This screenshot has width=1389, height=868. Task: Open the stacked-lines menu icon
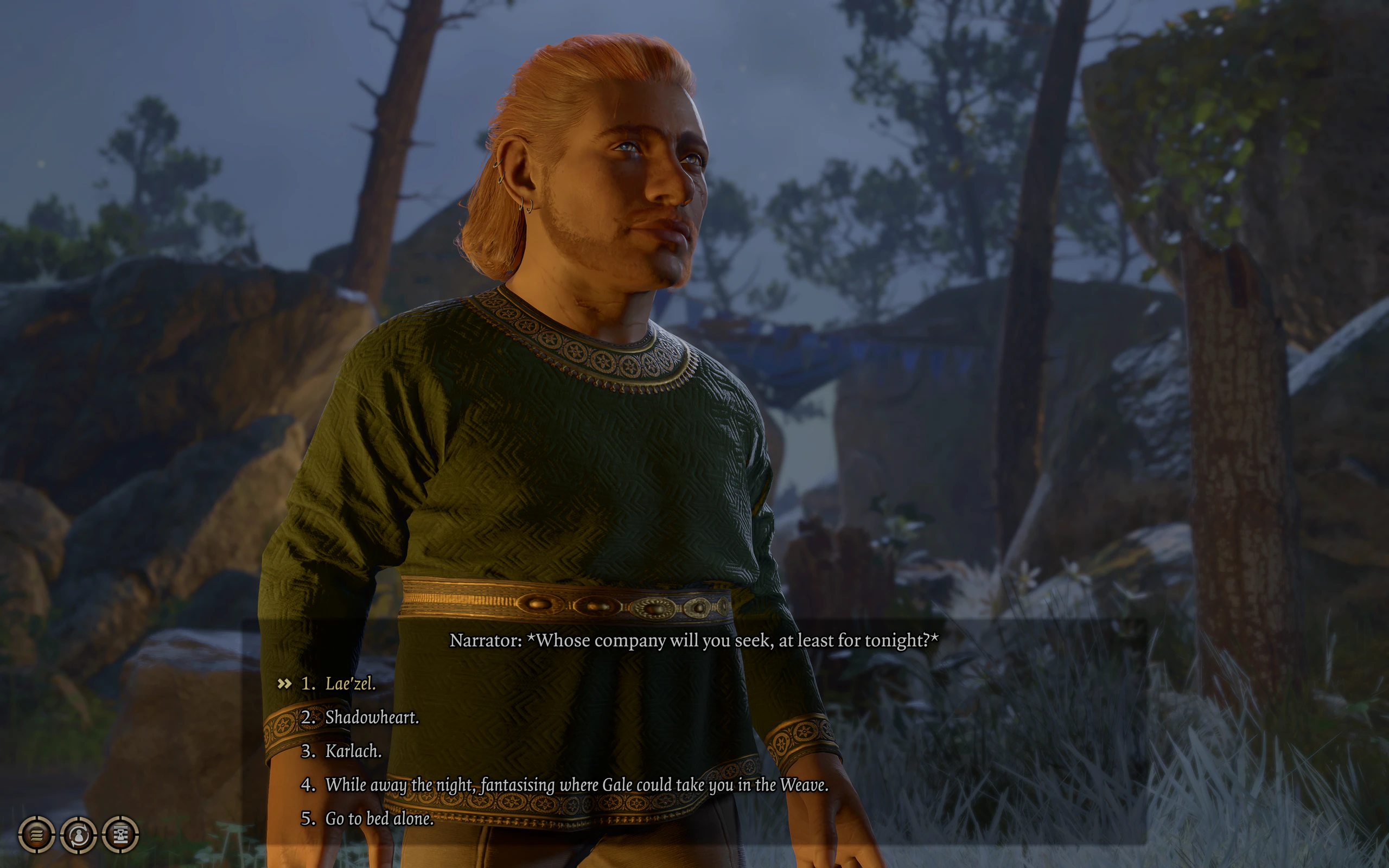point(37,834)
